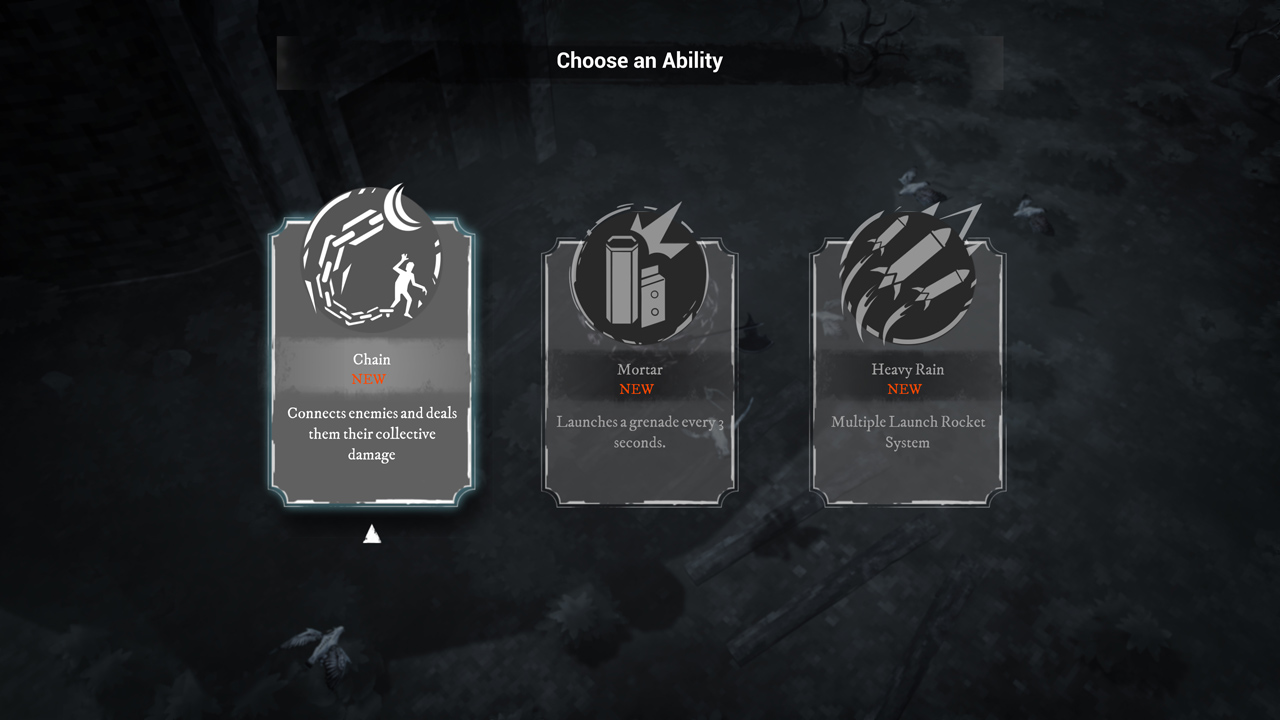
Task: Click the Chain ability title text
Action: (x=371, y=359)
